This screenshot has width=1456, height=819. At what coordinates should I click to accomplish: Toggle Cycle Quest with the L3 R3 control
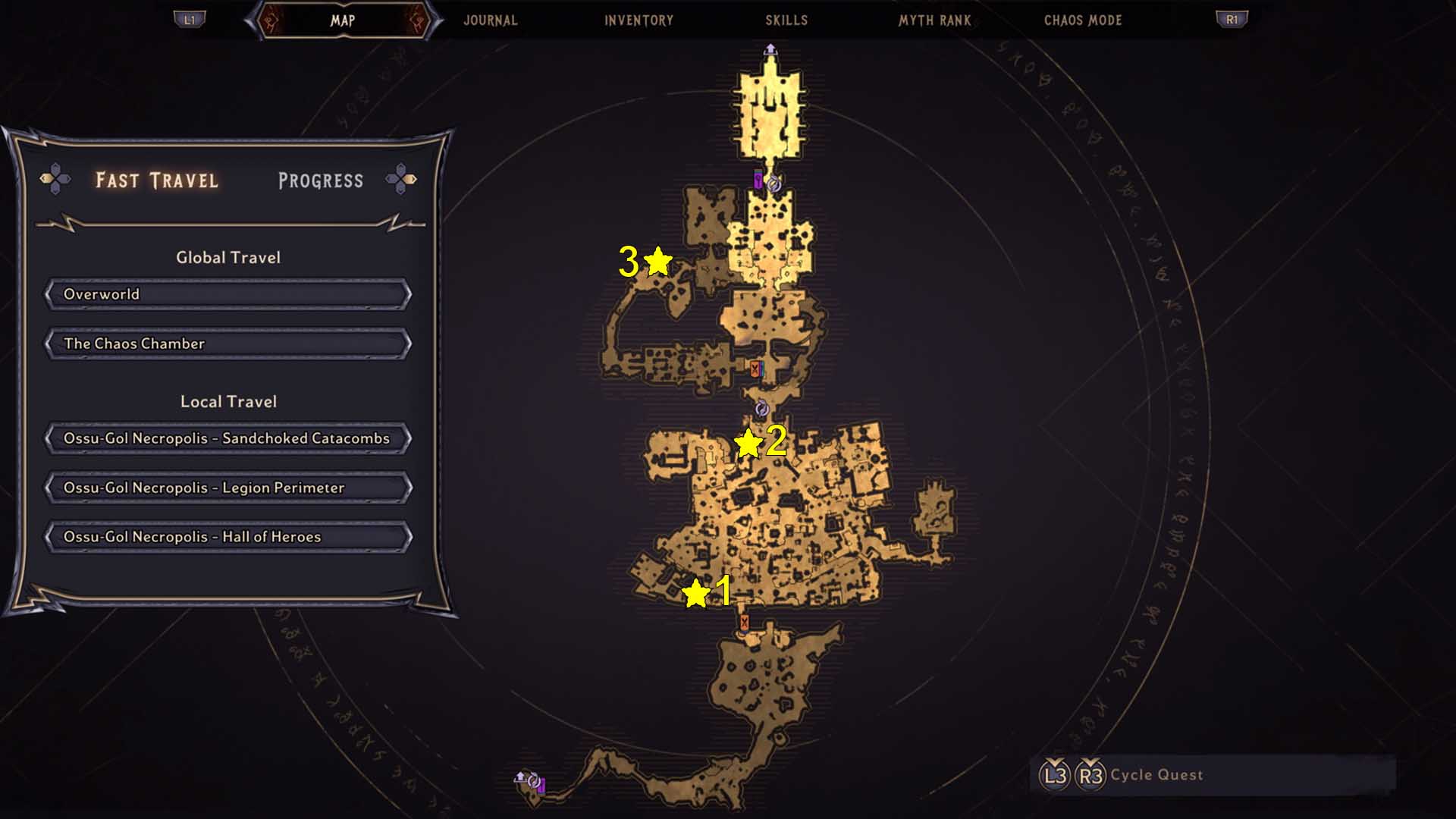point(1071,774)
